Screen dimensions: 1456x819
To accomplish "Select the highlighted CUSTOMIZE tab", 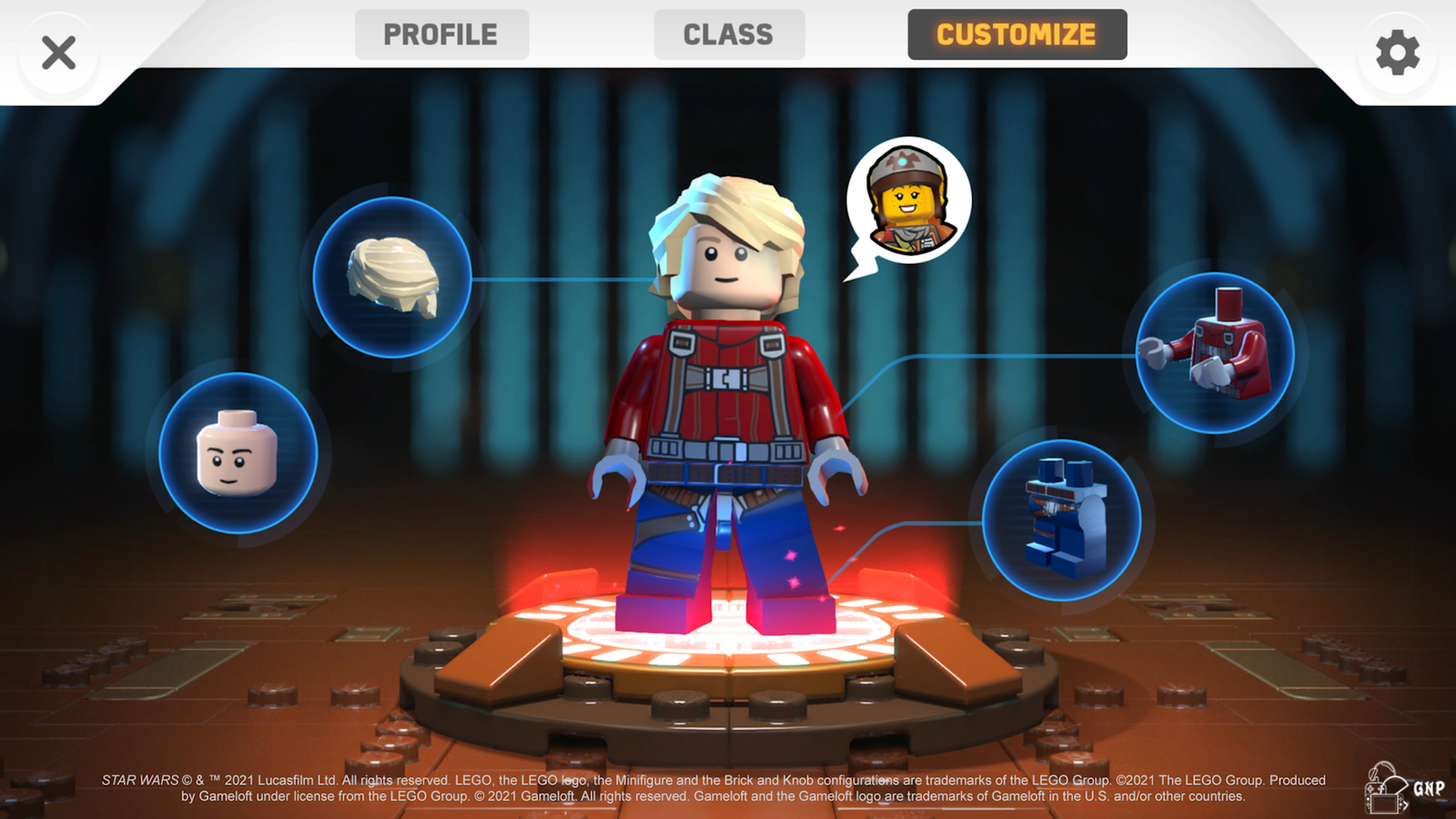I will tap(1016, 34).
